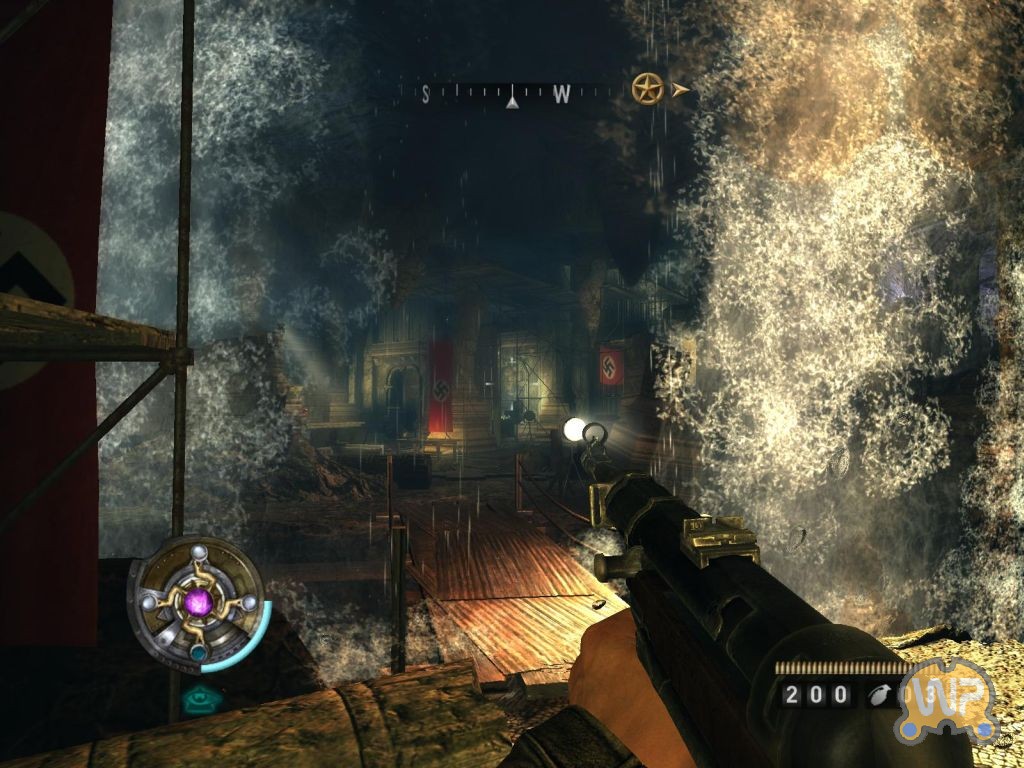Image resolution: width=1024 pixels, height=768 pixels.
Task: Select the grenade icon beside the ammo count
Action: point(880,694)
